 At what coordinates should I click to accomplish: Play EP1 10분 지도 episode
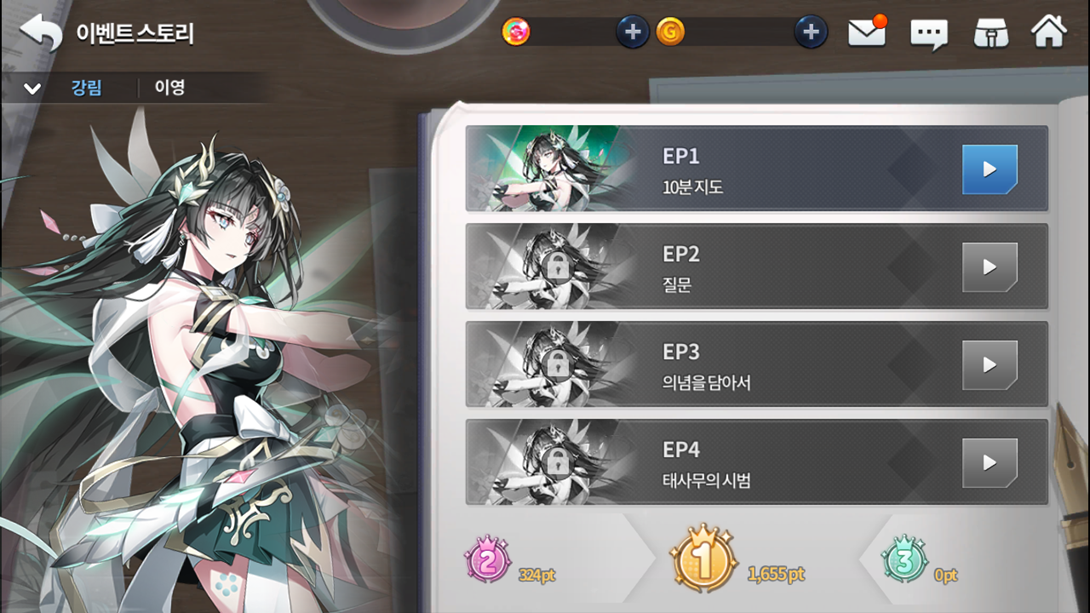(989, 169)
